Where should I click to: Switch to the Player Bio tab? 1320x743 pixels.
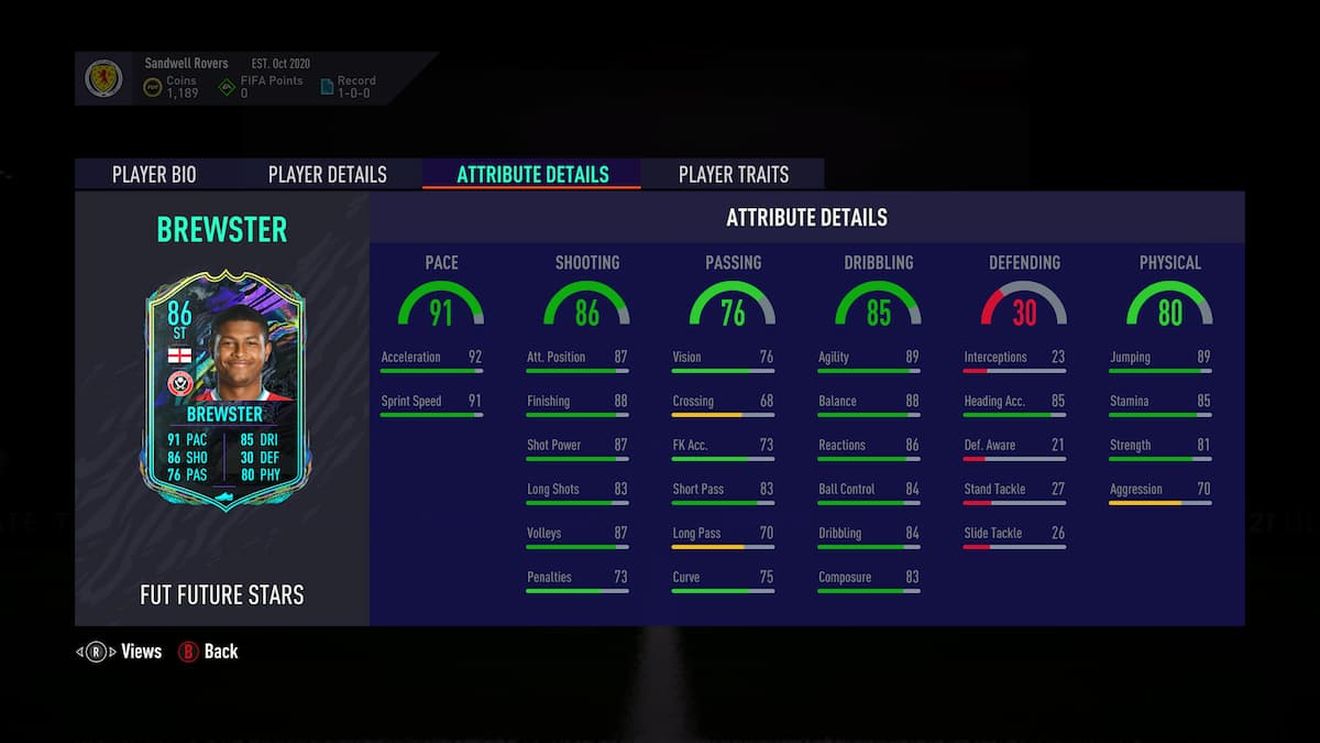pyautogui.click(x=152, y=174)
